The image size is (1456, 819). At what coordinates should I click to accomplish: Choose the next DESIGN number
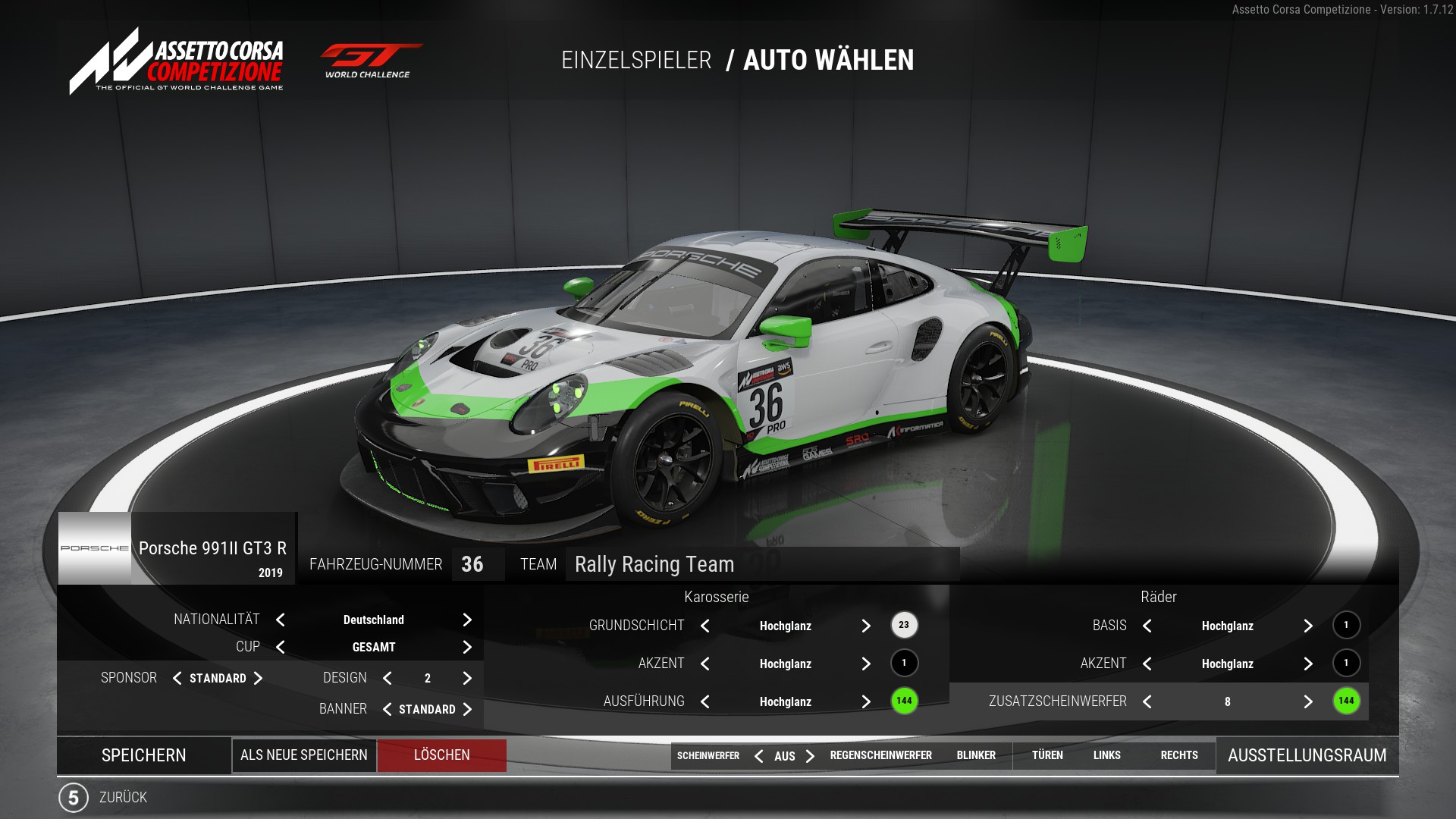click(467, 678)
